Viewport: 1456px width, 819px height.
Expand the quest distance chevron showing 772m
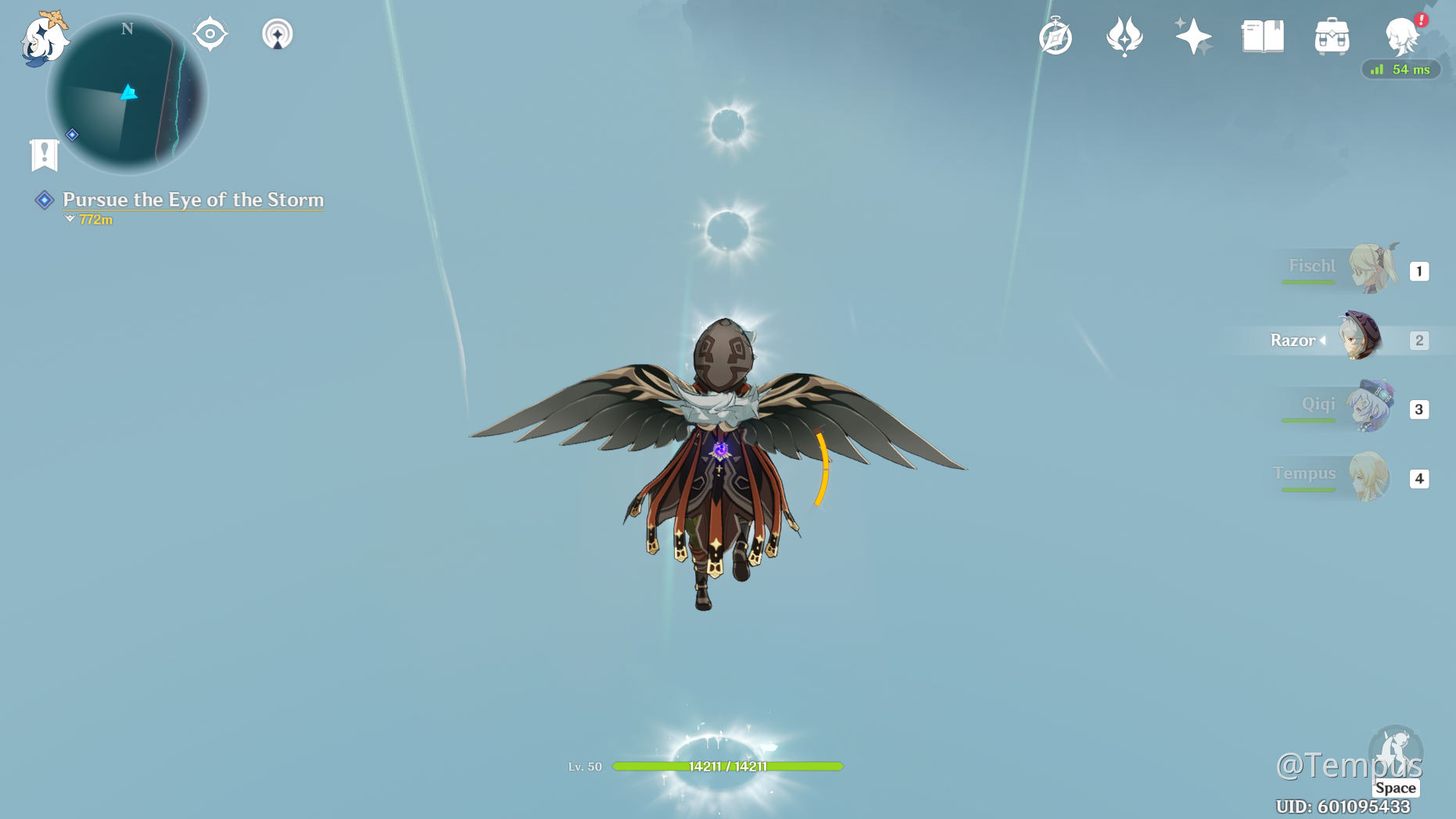pos(70,220)
